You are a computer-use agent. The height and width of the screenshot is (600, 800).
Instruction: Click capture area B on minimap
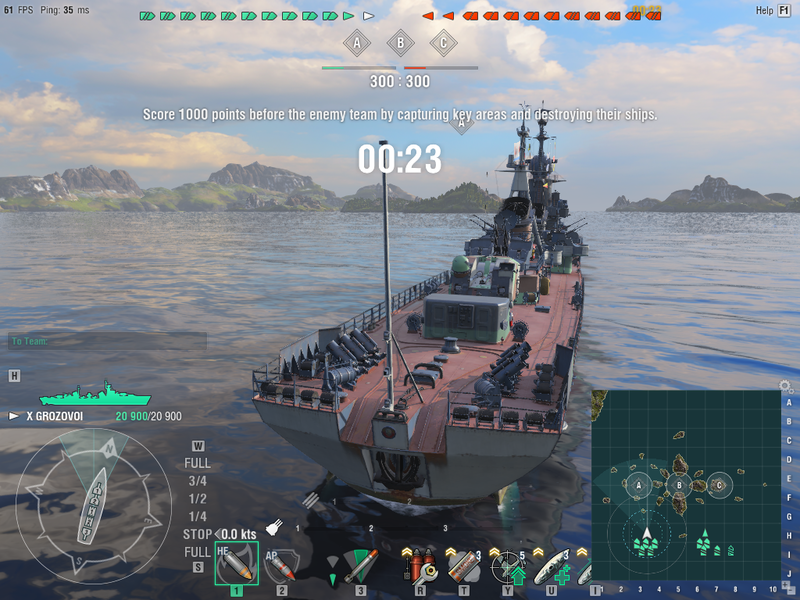coord(679,486)
